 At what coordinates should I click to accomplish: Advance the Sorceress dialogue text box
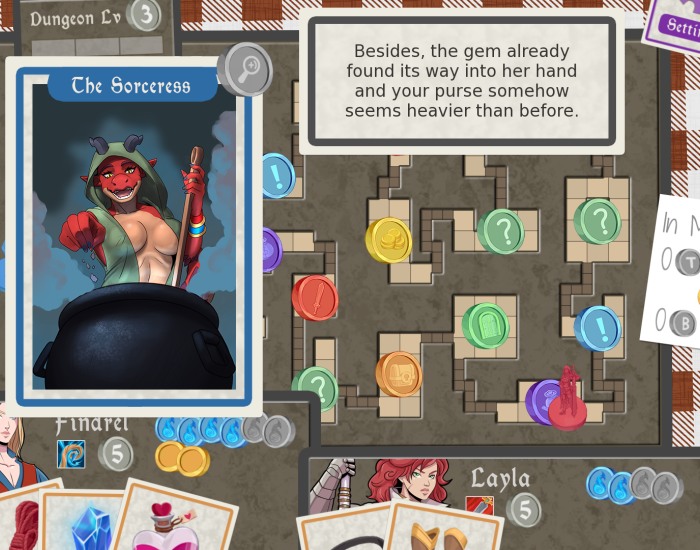[461, 82]
